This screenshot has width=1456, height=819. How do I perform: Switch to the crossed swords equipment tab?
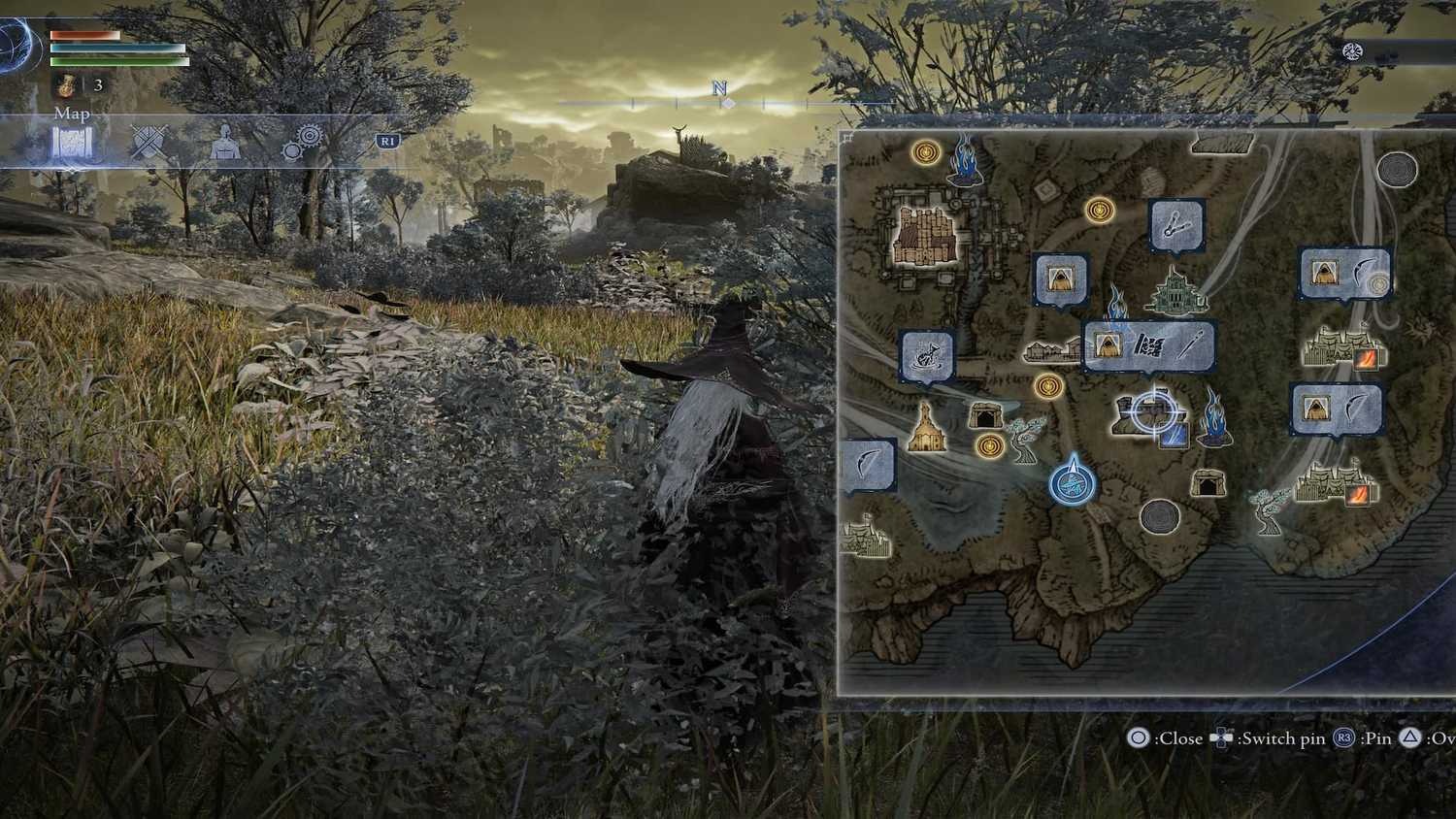coord(149,144)
